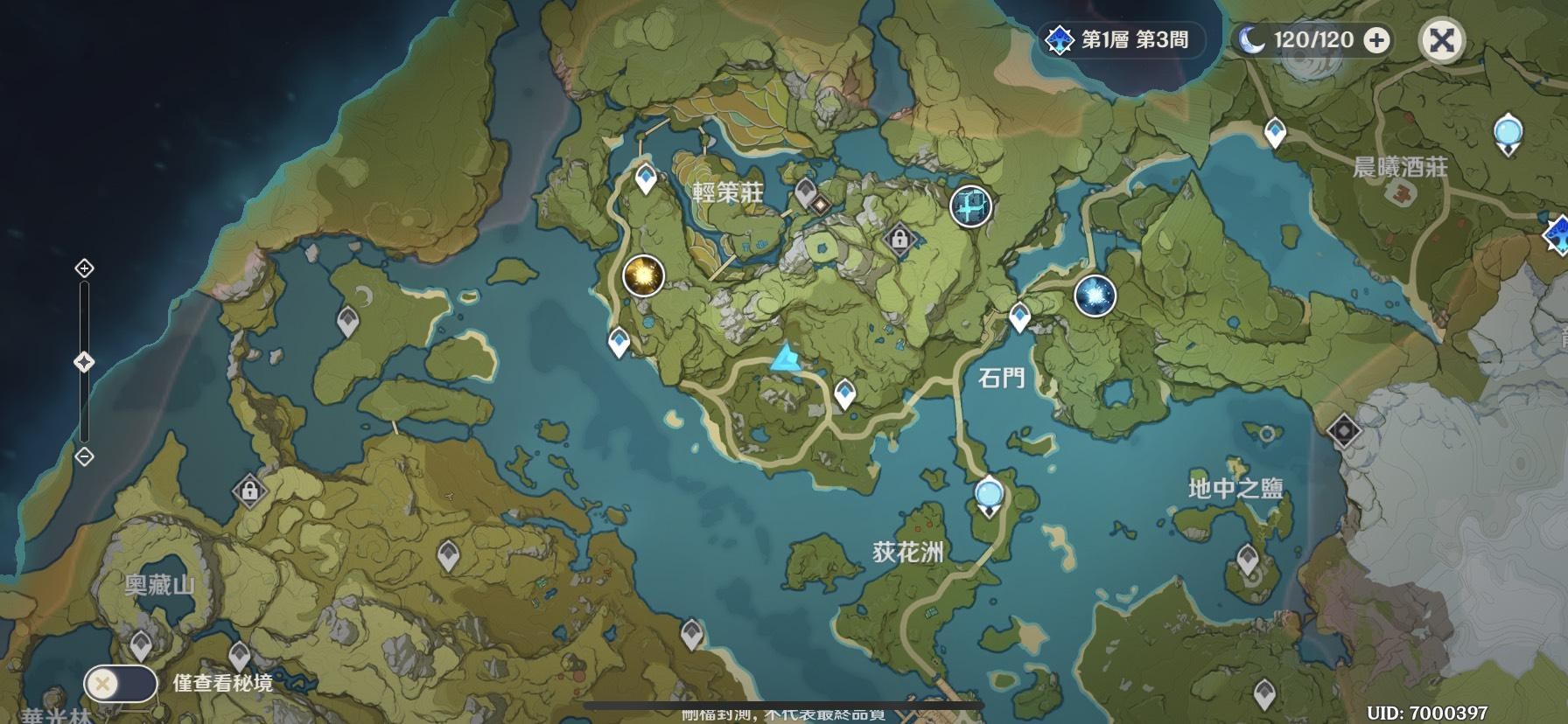Zoom in the map with the plus button

tap(85, 268)
